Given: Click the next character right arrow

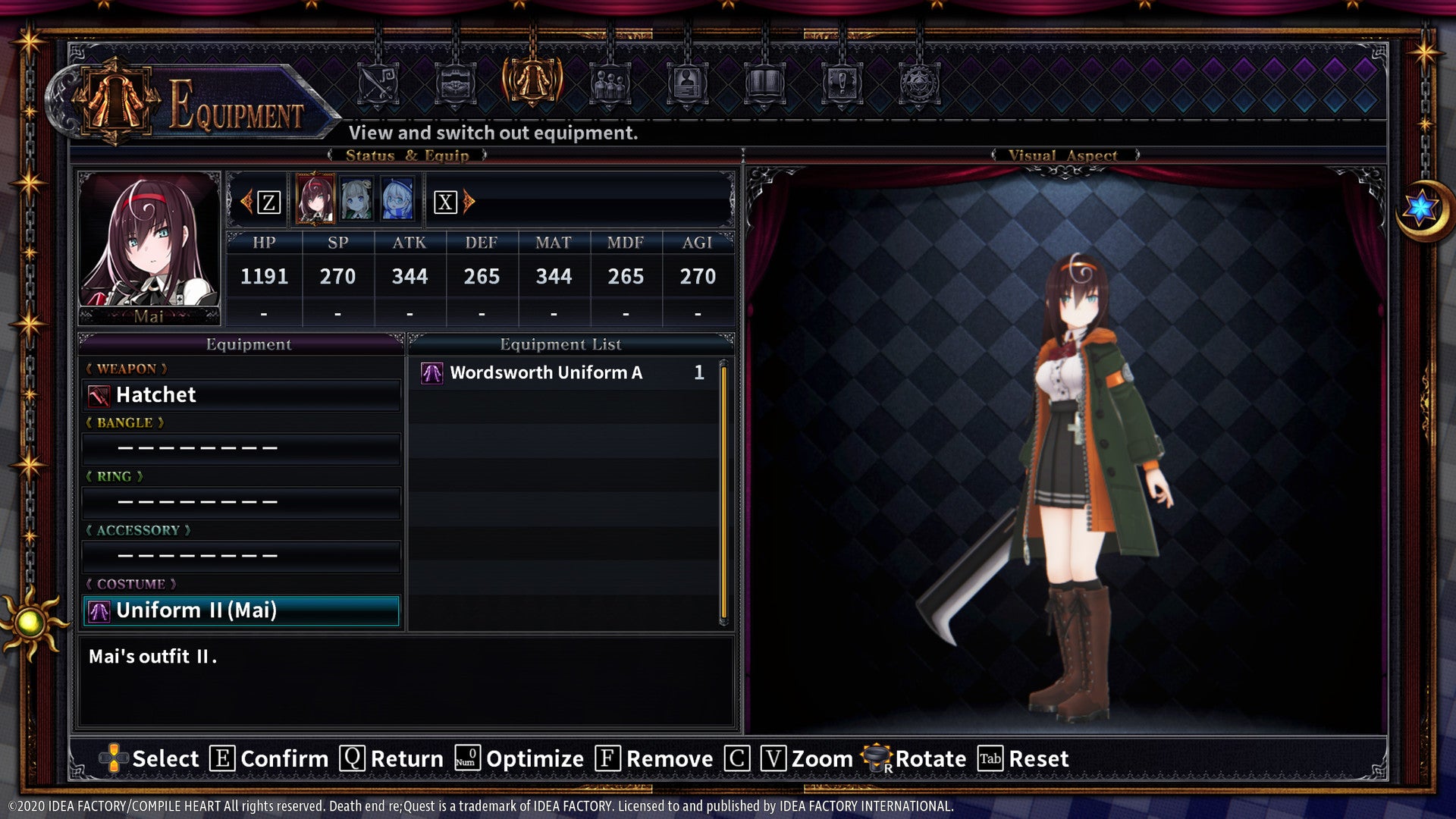Looking at the screenshot, I should (x=469, y=202).
